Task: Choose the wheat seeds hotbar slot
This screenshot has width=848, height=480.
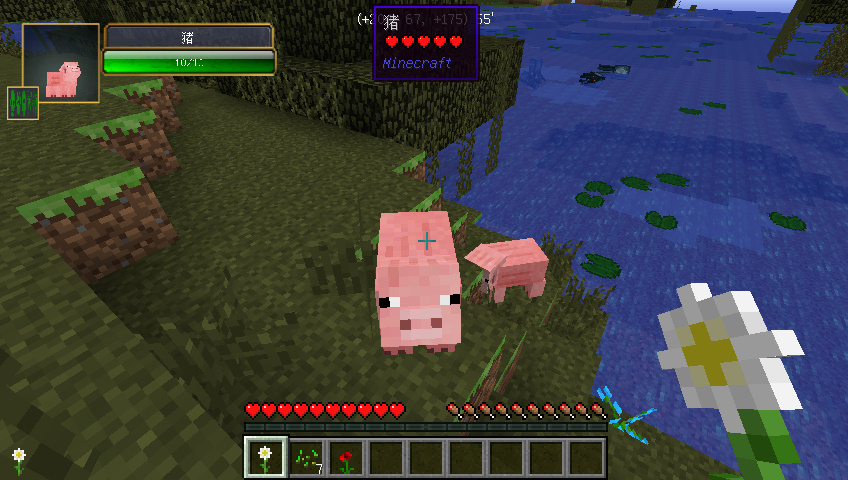Action: click(x=306, y=457)
